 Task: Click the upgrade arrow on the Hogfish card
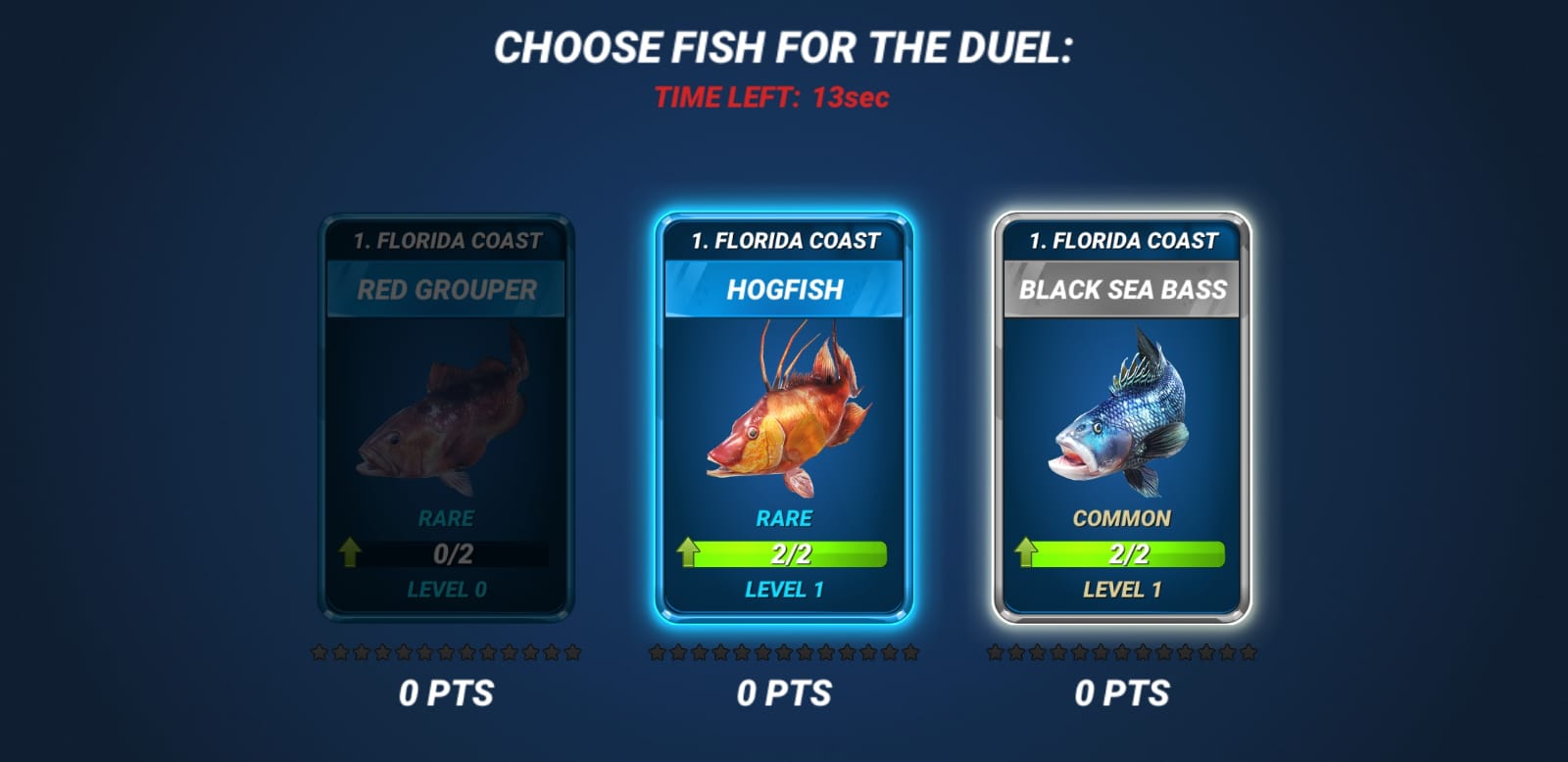click(x=689, y=552)
